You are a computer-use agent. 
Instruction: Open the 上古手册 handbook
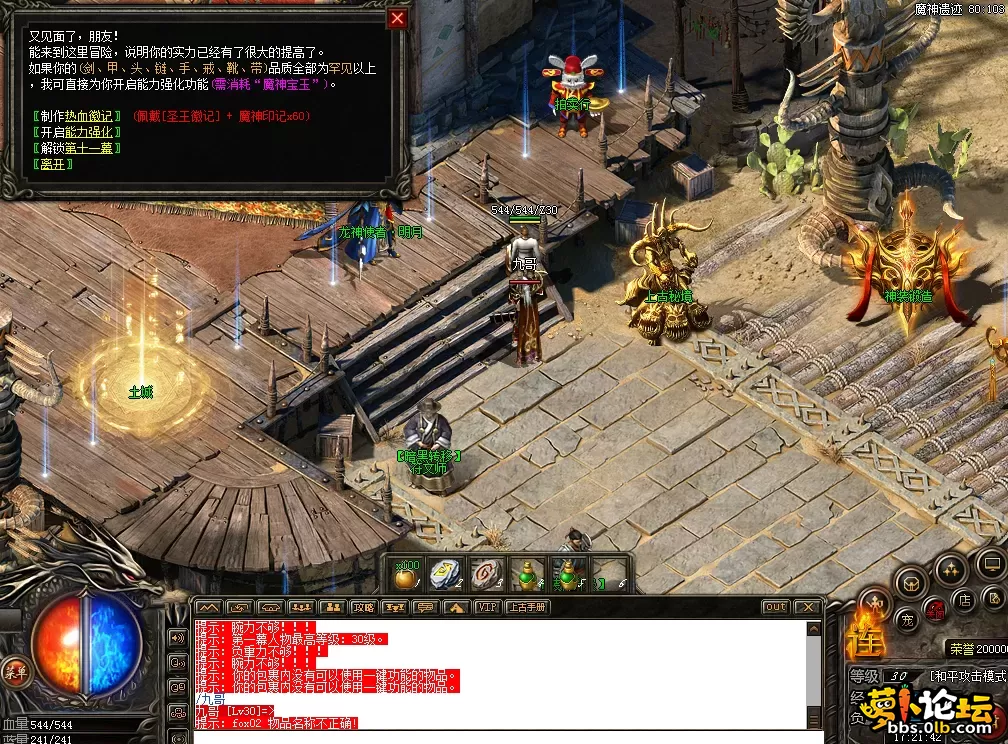(527, 607)
